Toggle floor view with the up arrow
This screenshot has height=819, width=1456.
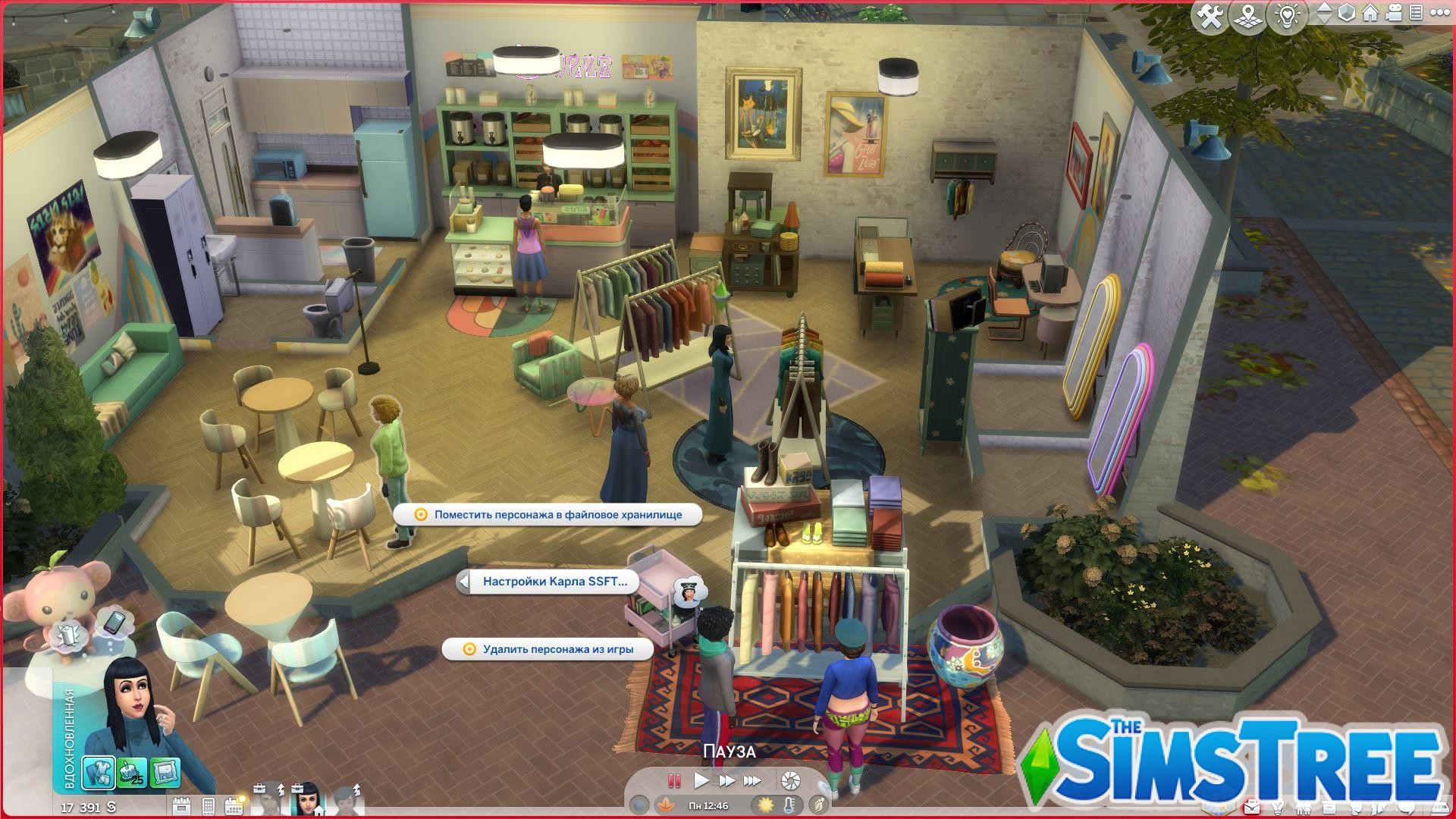click(x=1325, y=8)
